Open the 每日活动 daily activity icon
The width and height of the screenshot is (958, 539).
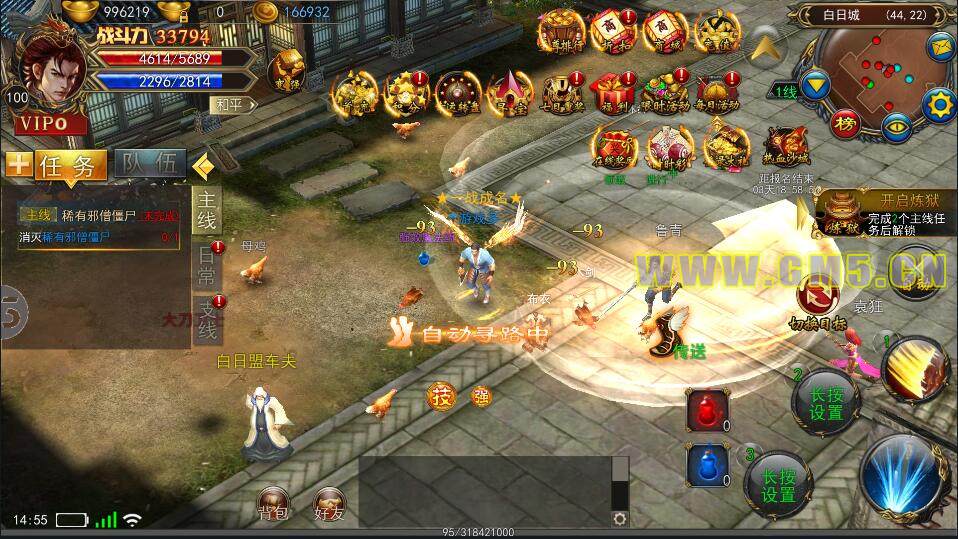point(717,92)
